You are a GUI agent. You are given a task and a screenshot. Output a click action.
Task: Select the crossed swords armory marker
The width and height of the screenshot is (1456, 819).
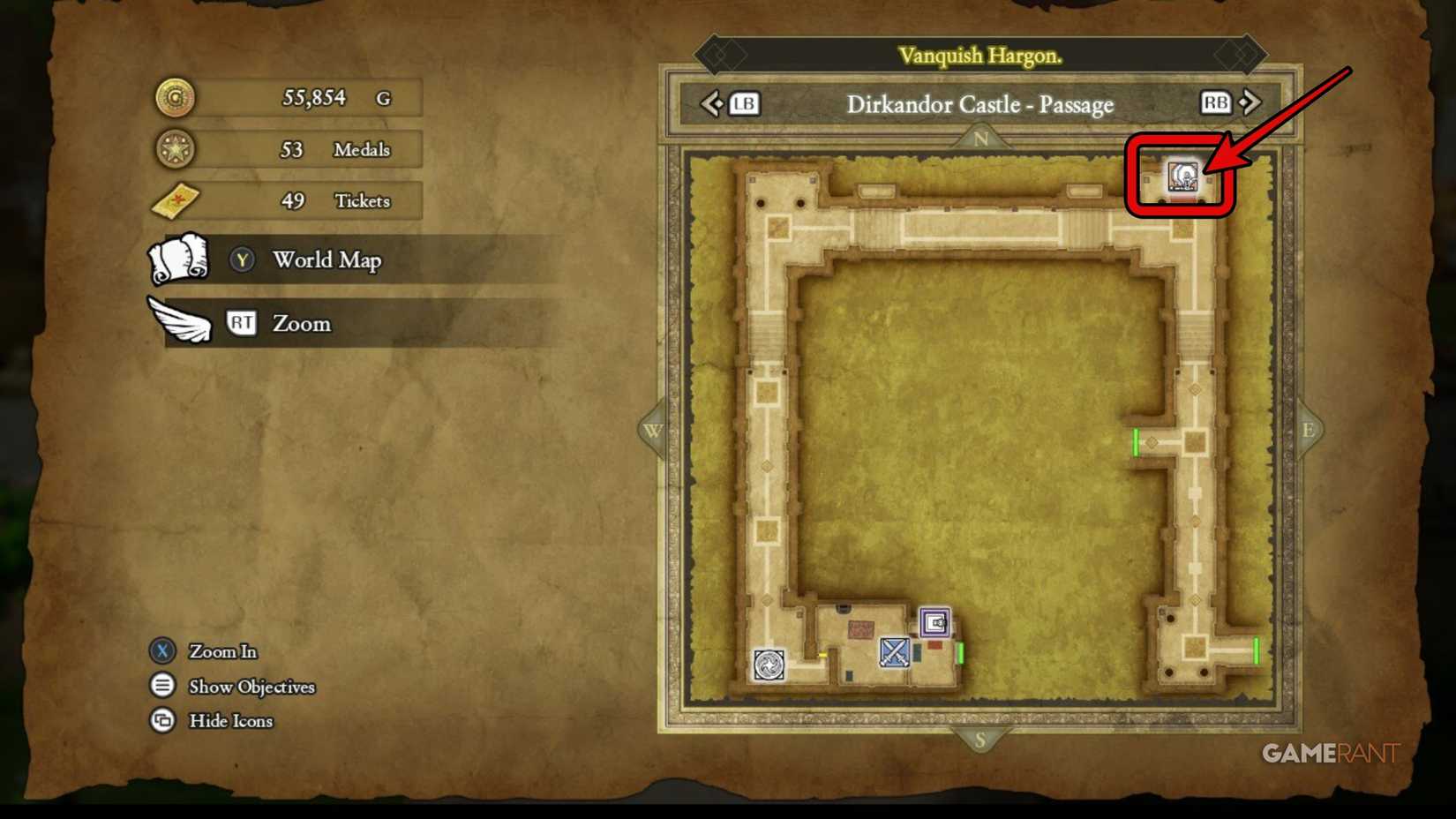(893, 653)
